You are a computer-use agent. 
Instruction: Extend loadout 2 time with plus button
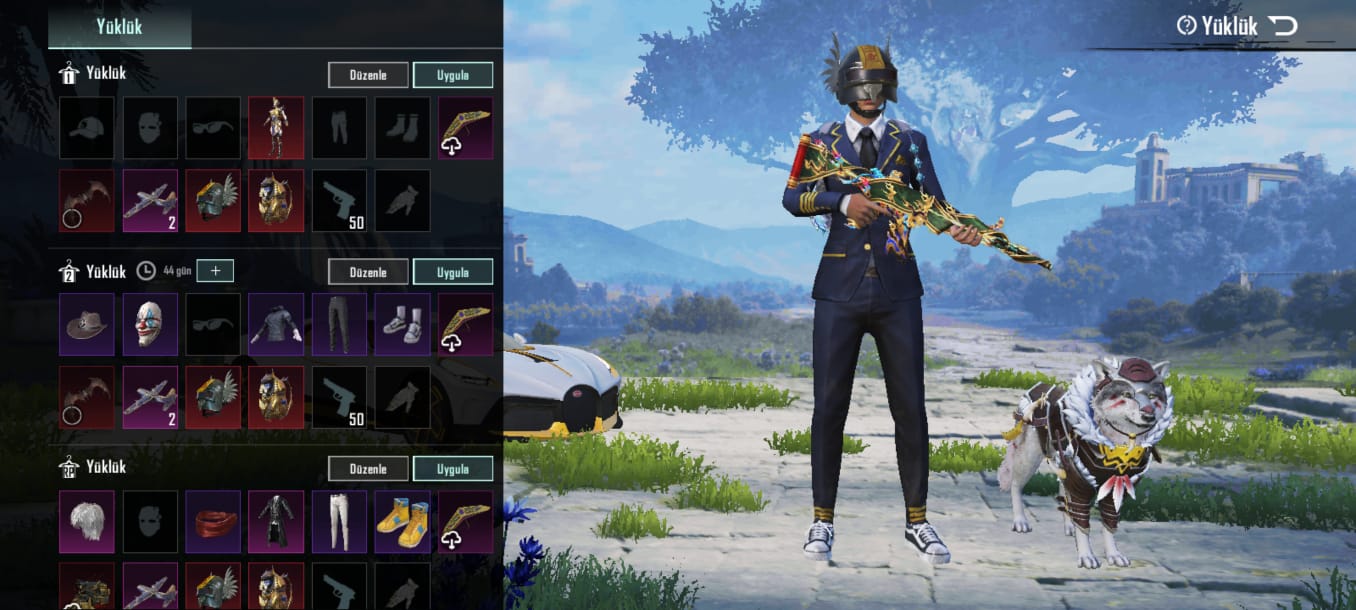215,270
